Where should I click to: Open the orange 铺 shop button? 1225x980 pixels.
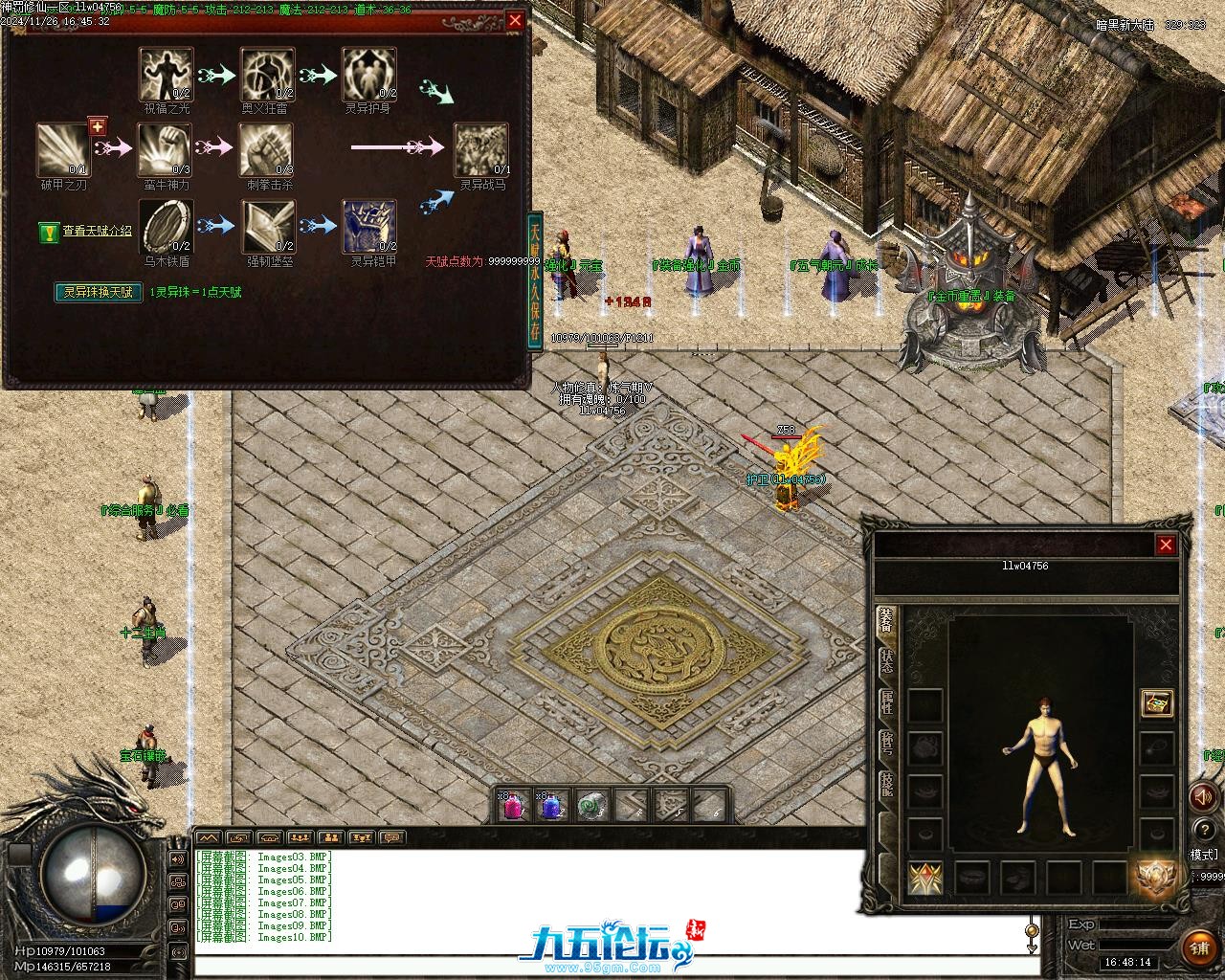click(x=1199, y=948)
